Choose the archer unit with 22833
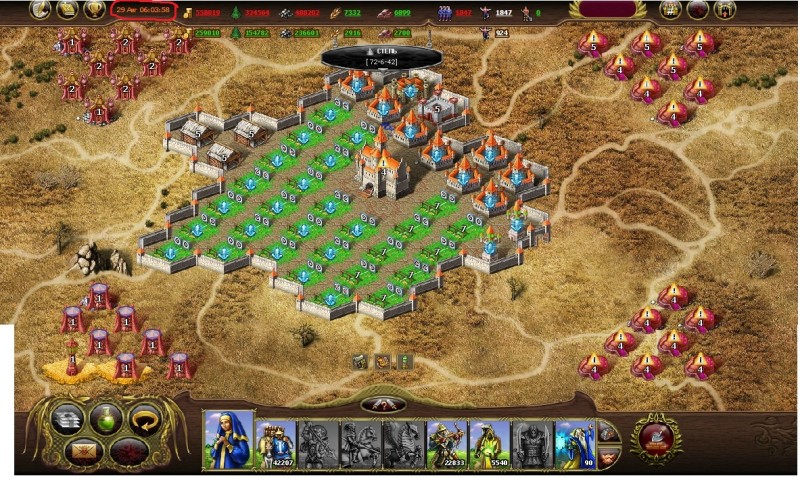 446,440
